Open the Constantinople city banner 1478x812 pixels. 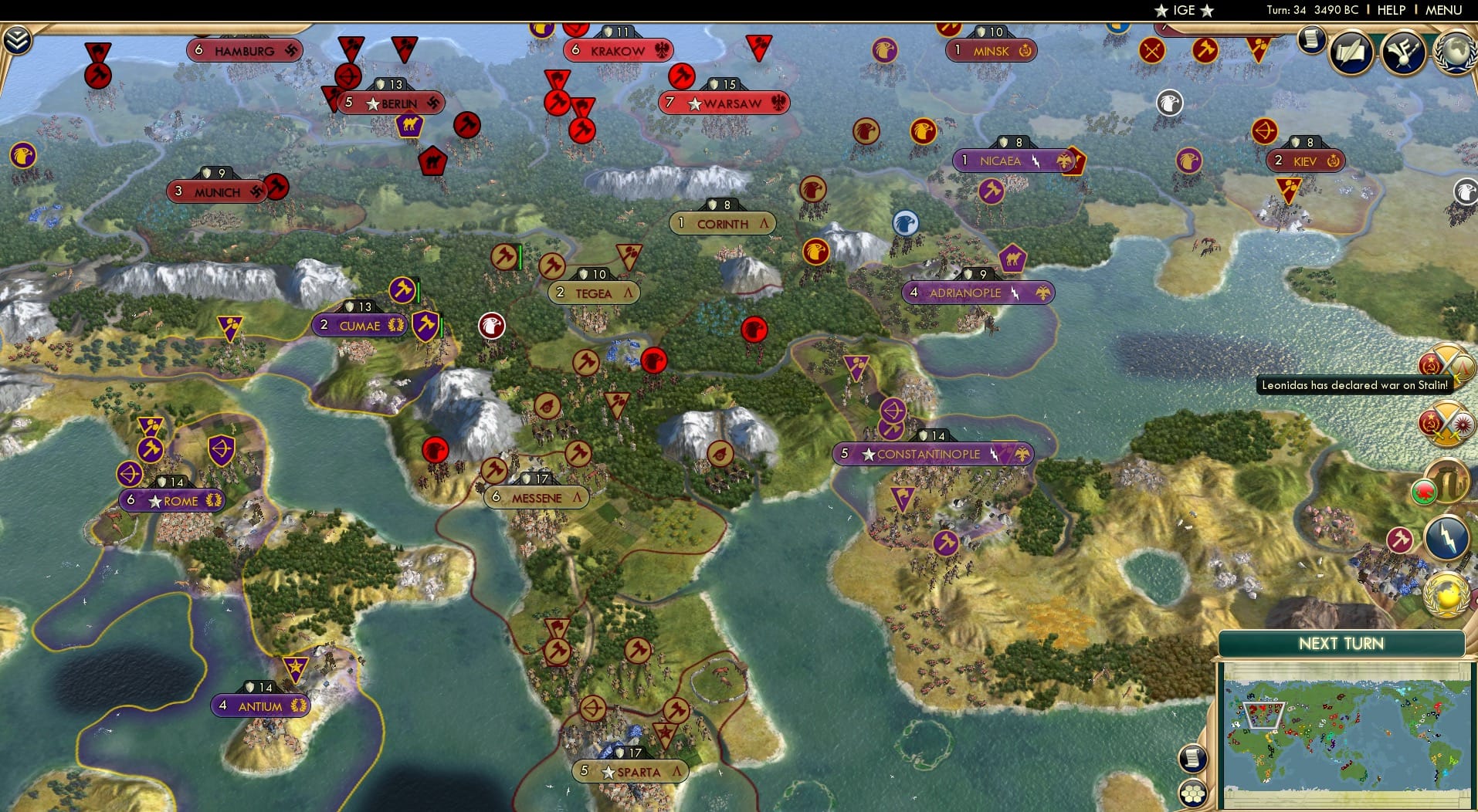pos(932,455)
